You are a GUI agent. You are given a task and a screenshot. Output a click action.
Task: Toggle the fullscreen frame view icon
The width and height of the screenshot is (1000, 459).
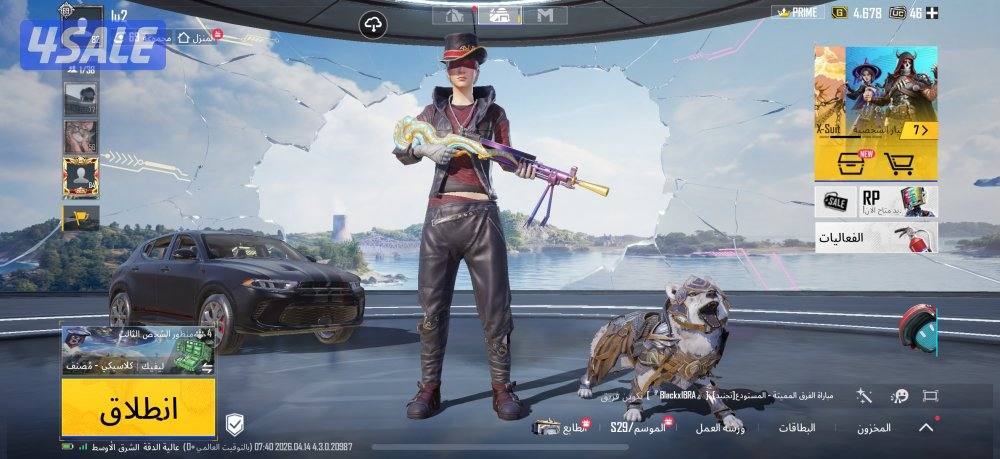point(931,397)
